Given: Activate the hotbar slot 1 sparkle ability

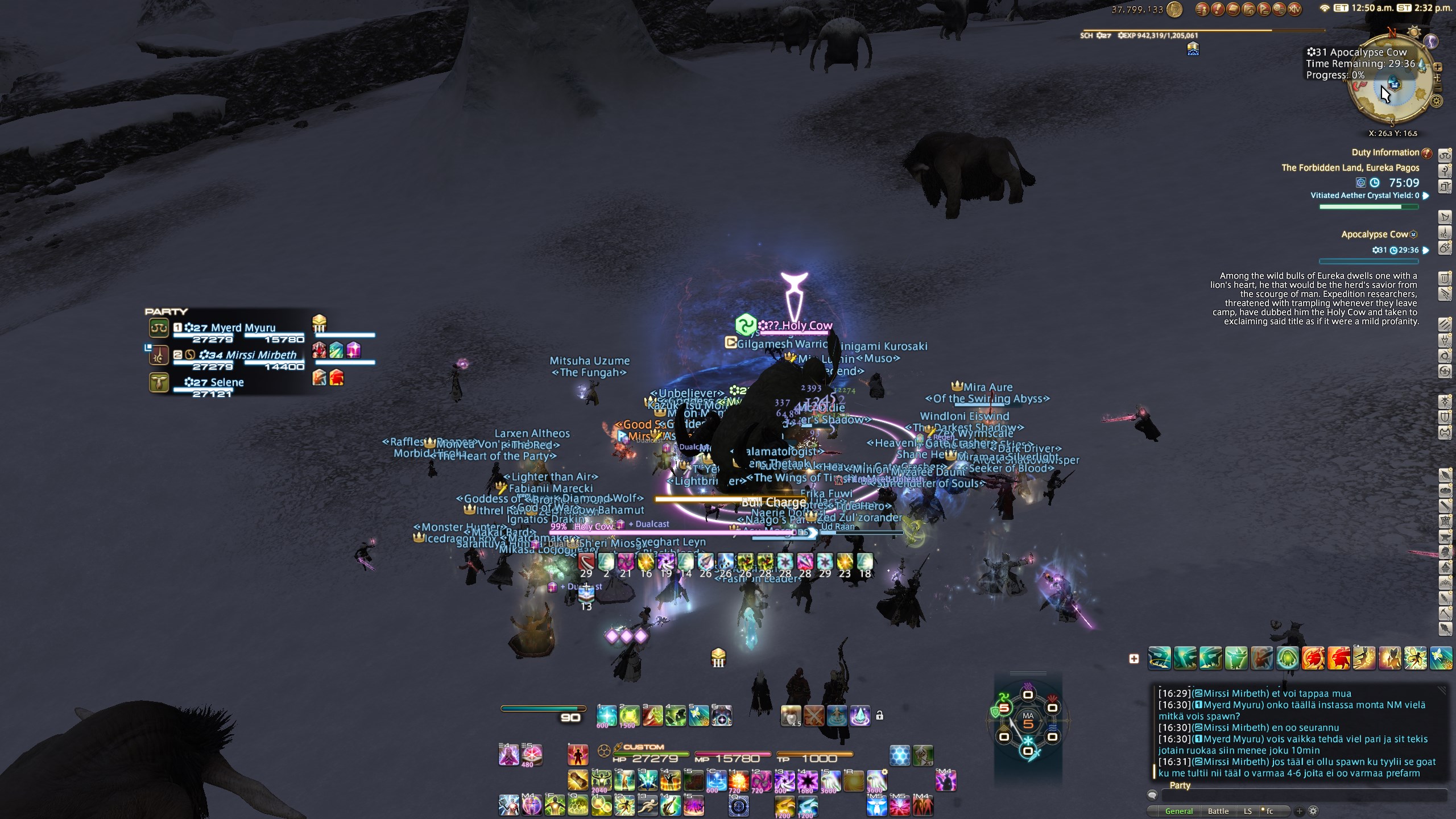Looking at the screenshot, I should click(x=606, y=715).
